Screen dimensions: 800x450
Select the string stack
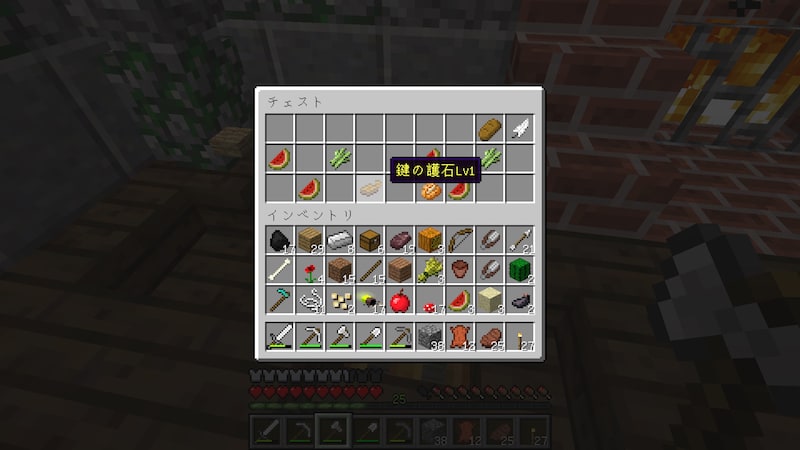[310, 300]
